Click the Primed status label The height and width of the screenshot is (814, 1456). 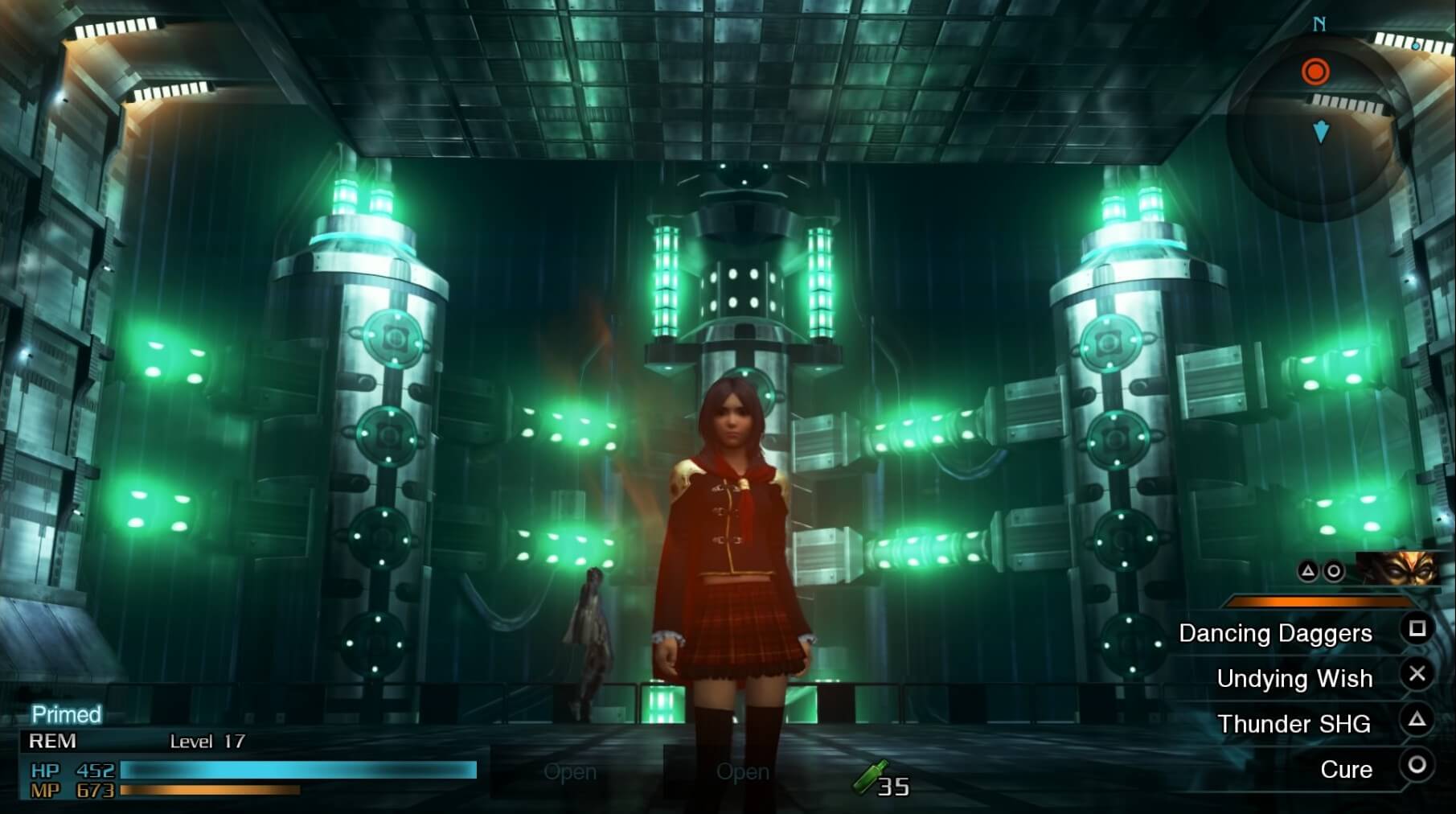coord(66,714)
